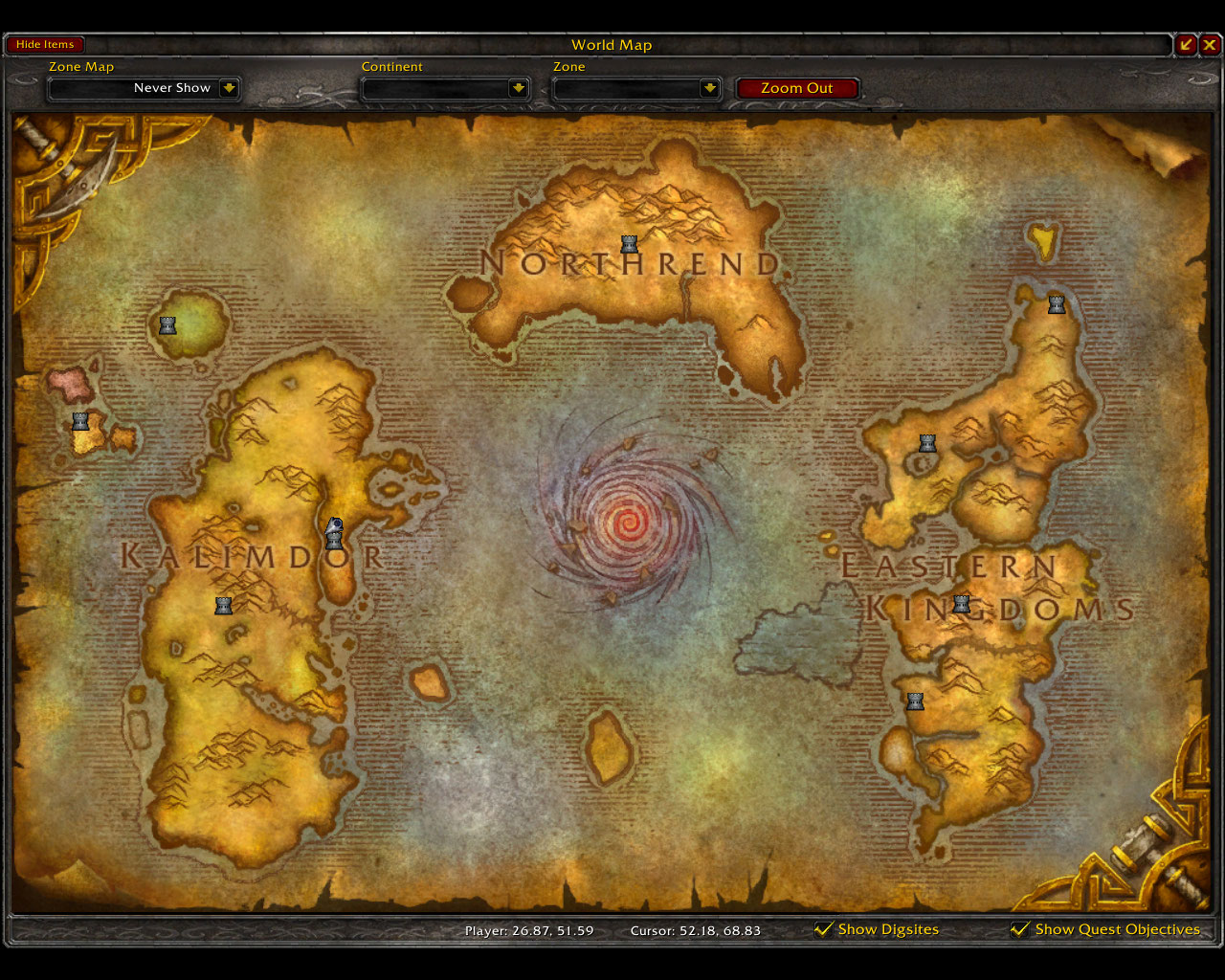This screenshot has height=980, width=1225.
Task: Open the Zone Map dropdown
Action: pos(228,88)
